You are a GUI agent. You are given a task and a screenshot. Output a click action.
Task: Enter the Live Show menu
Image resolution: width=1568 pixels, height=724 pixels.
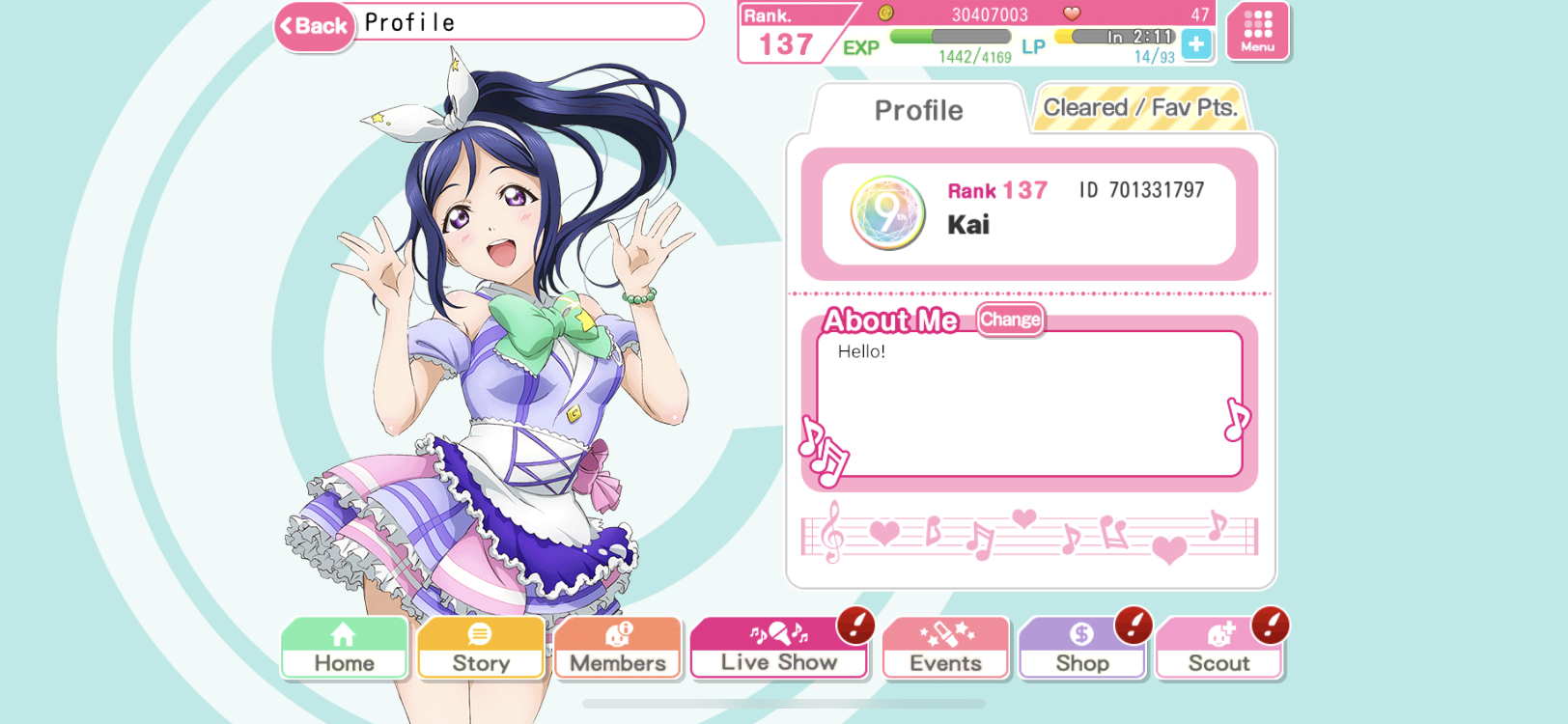point(778,649)
